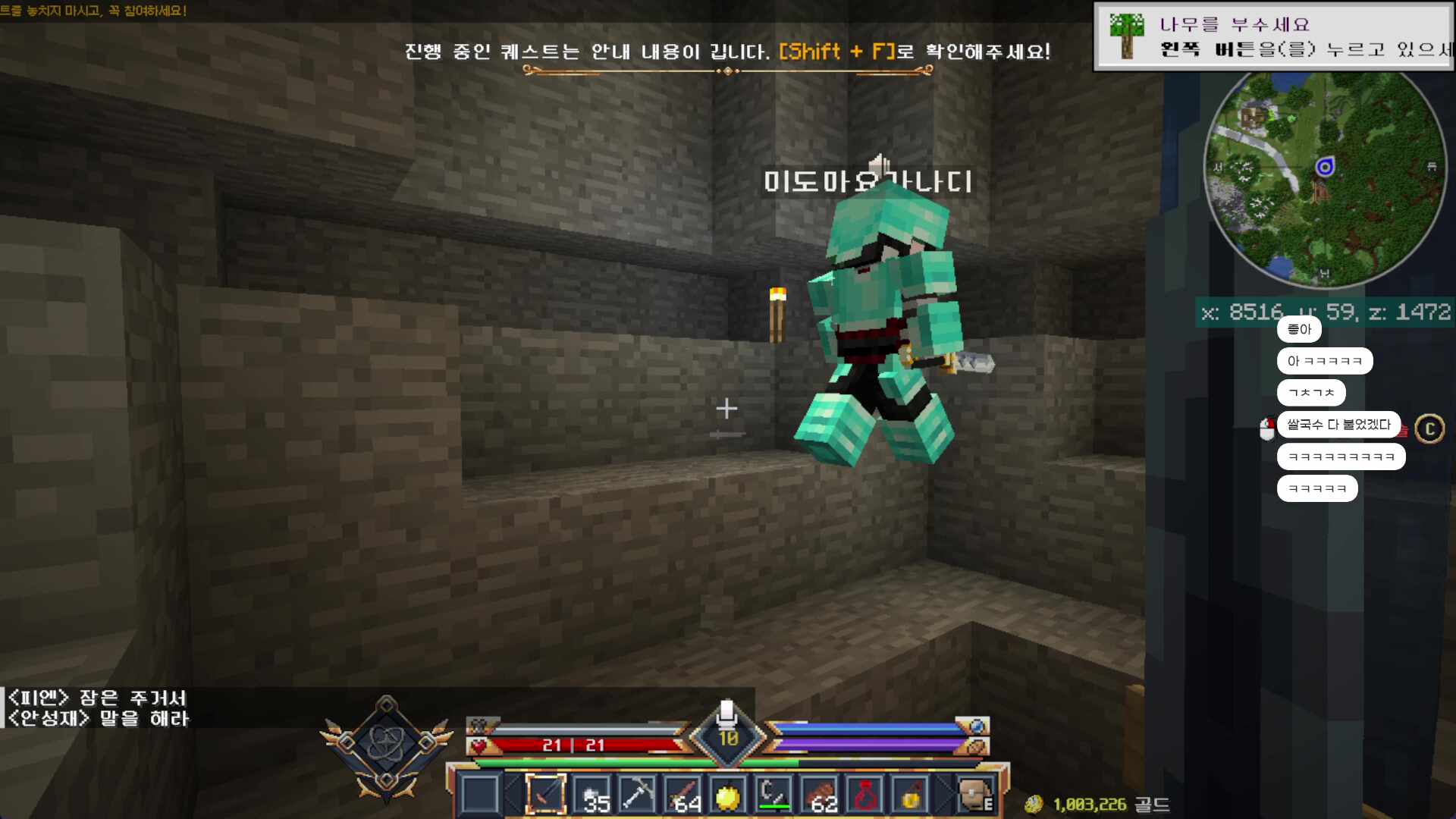Toggle the microphone above the level 10 badge
Image resolution: width=1456 pixels, height=819 pixels.
click(726, 713)
